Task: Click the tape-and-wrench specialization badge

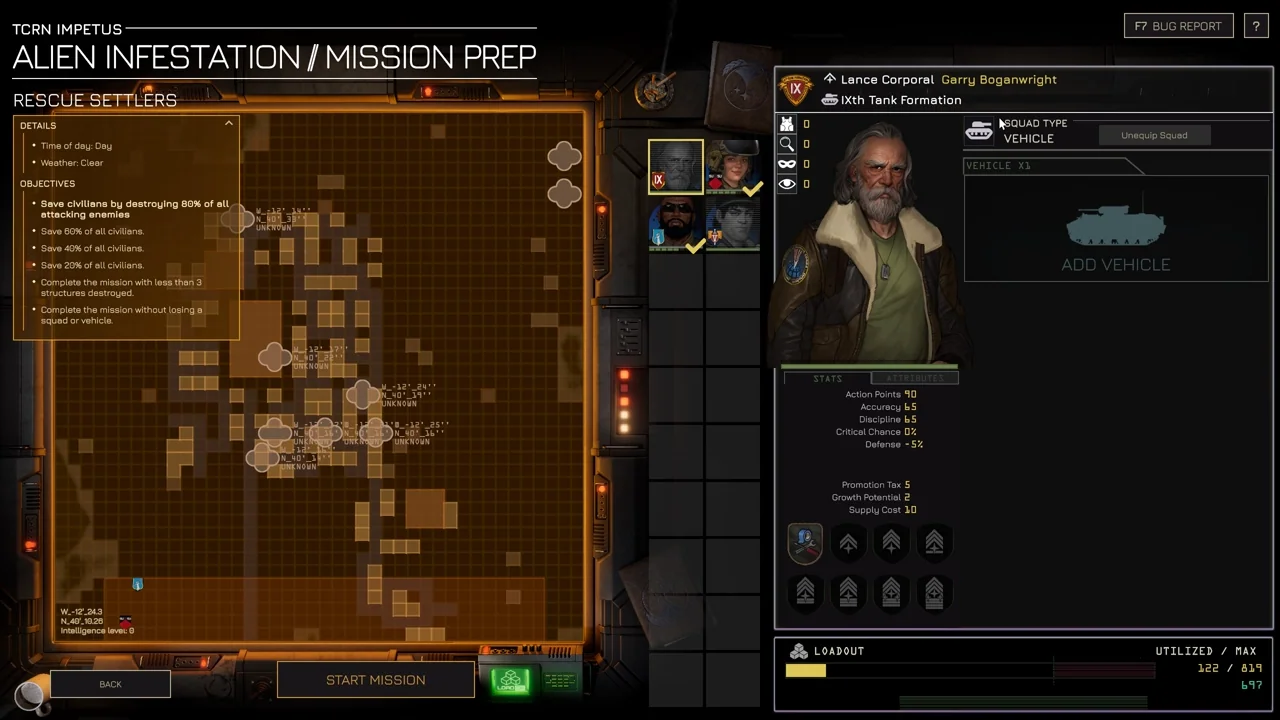Action: tap(805, 542)
